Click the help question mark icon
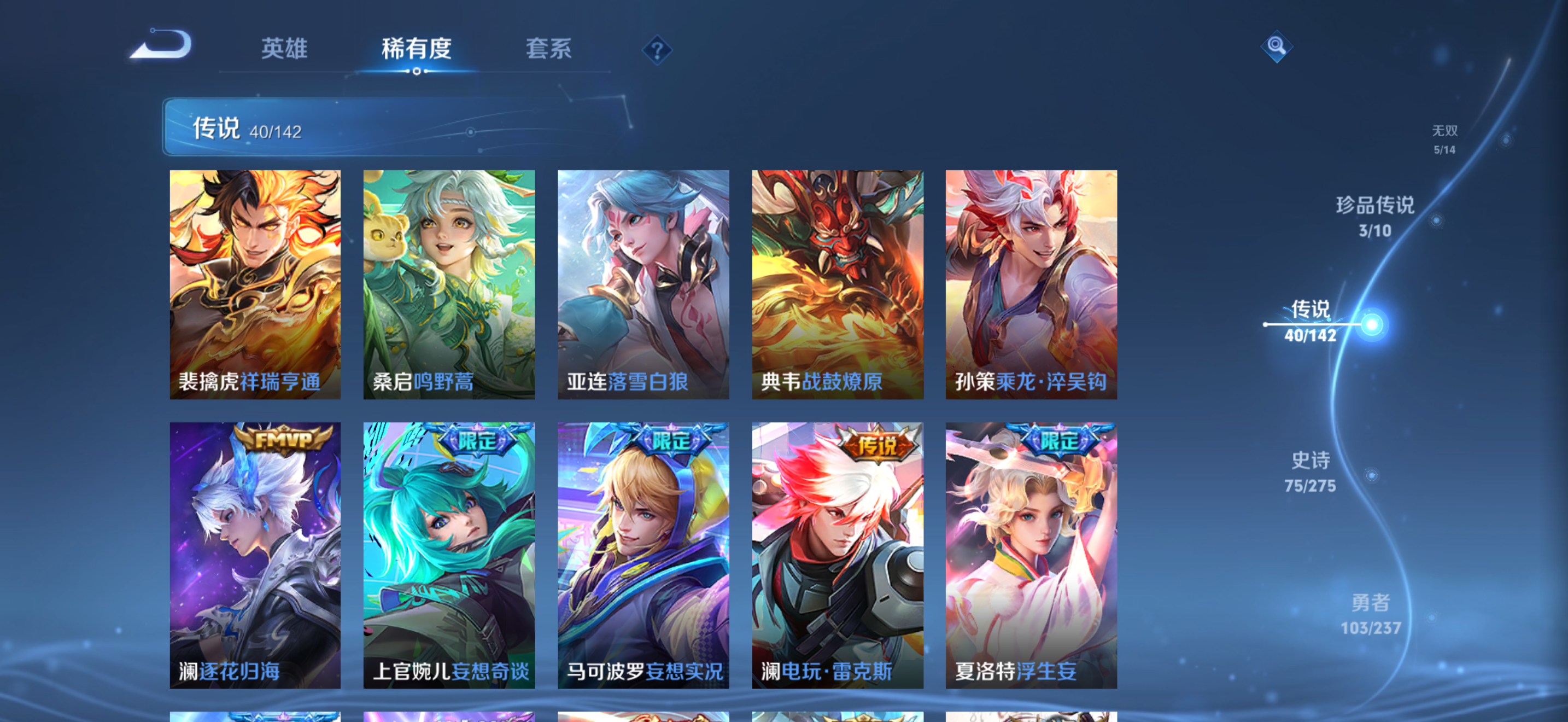The image size is (1568, 722). coord(657,51)
